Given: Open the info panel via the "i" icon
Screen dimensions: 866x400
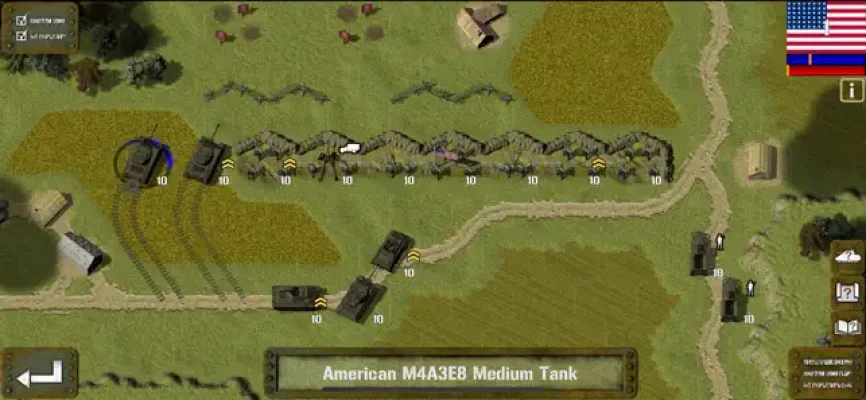Looking at the screenshot, I should 852,90.
